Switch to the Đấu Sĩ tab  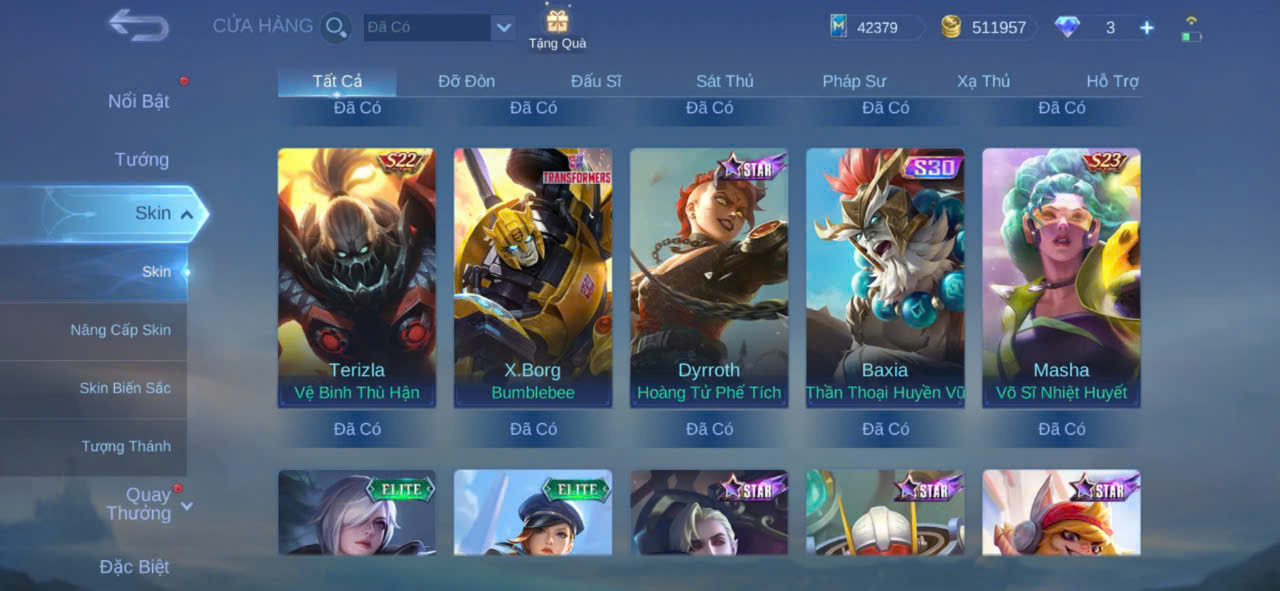pyautogui.click(x=596, y=81)
